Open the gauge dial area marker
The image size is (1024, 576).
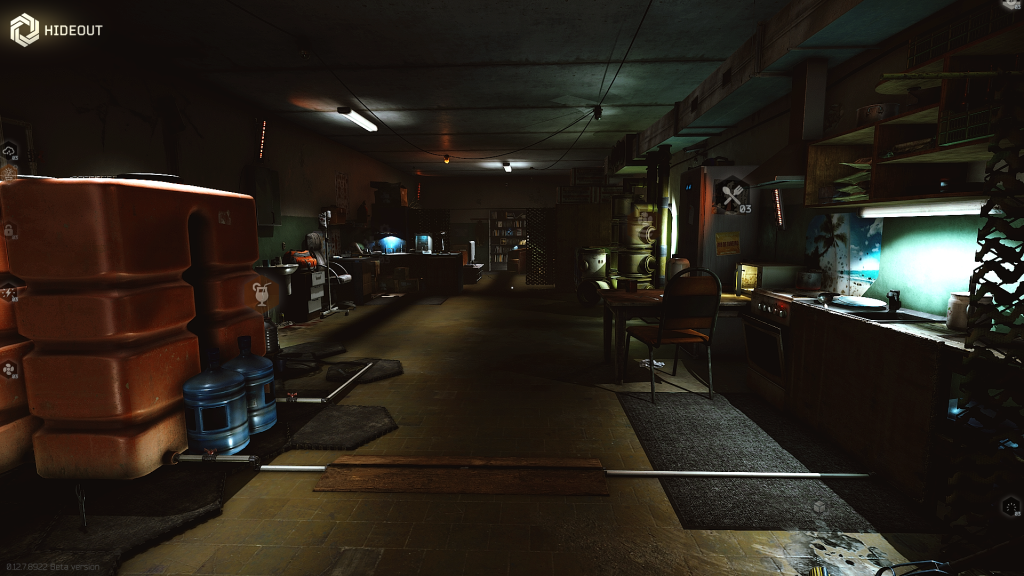1009,505
